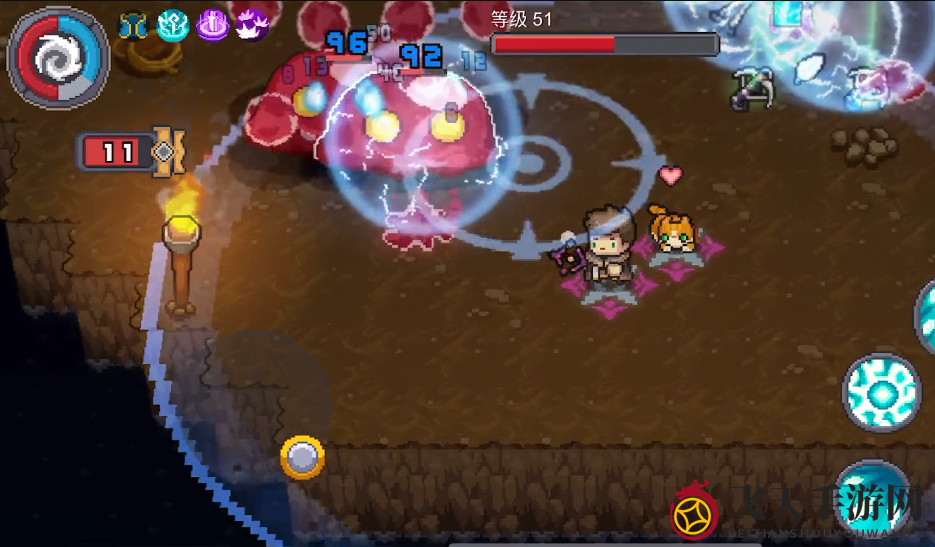Viewport: 935px width, 547px height.
Task: Select the teal lightning rune buff icon
Action: [x=173, y=25]
